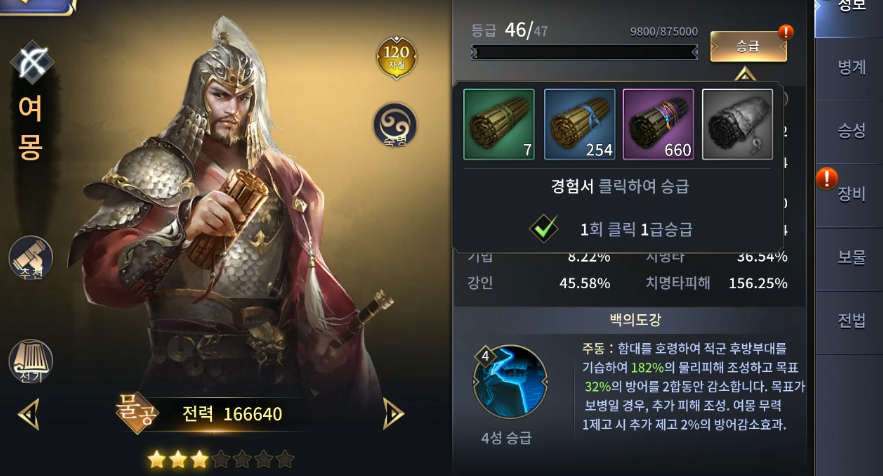Switch to the previous hero arrow
The height and width of the screenshot is (476, 883).
pos(28,412)
